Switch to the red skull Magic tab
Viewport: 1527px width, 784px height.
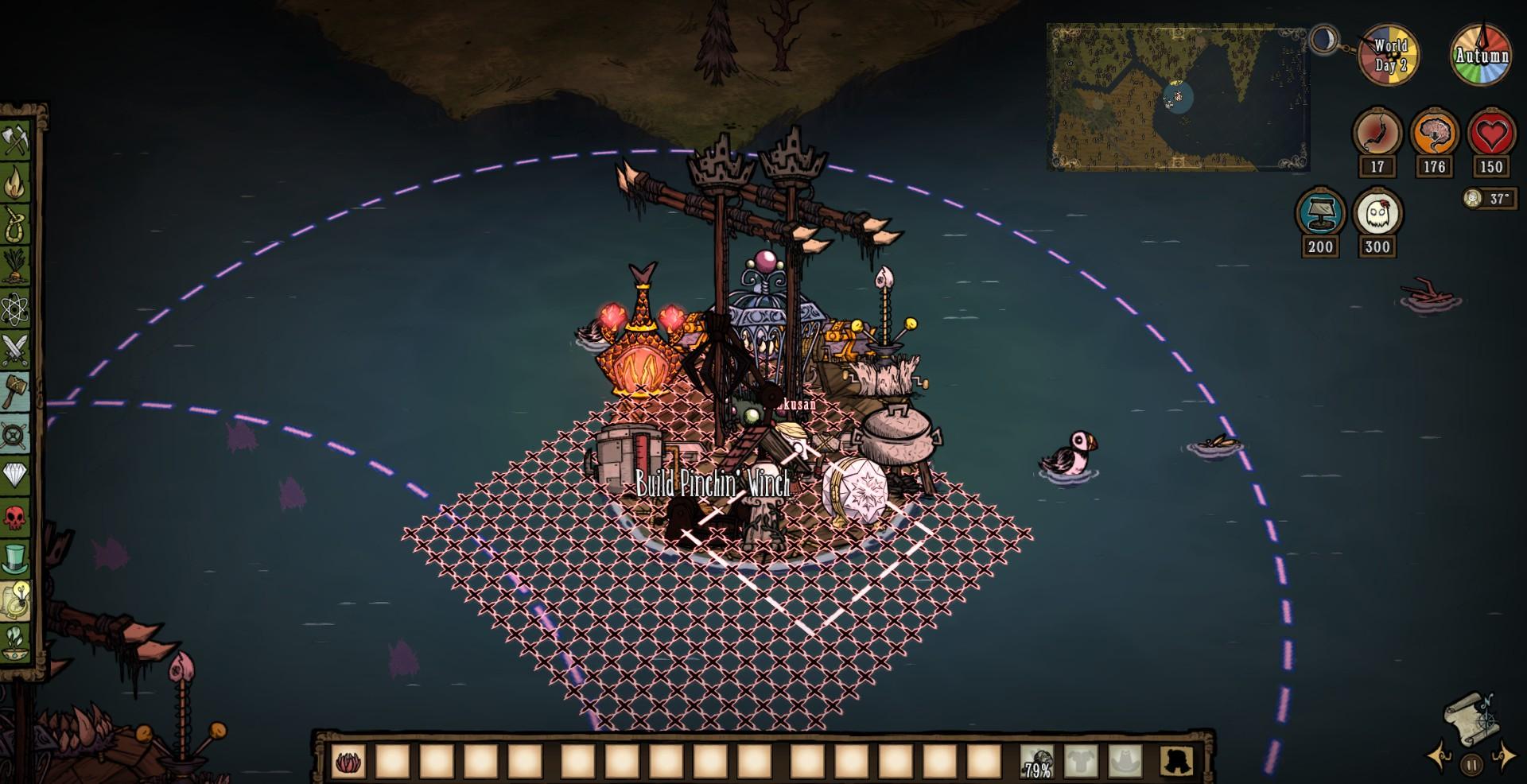(17, 518)
